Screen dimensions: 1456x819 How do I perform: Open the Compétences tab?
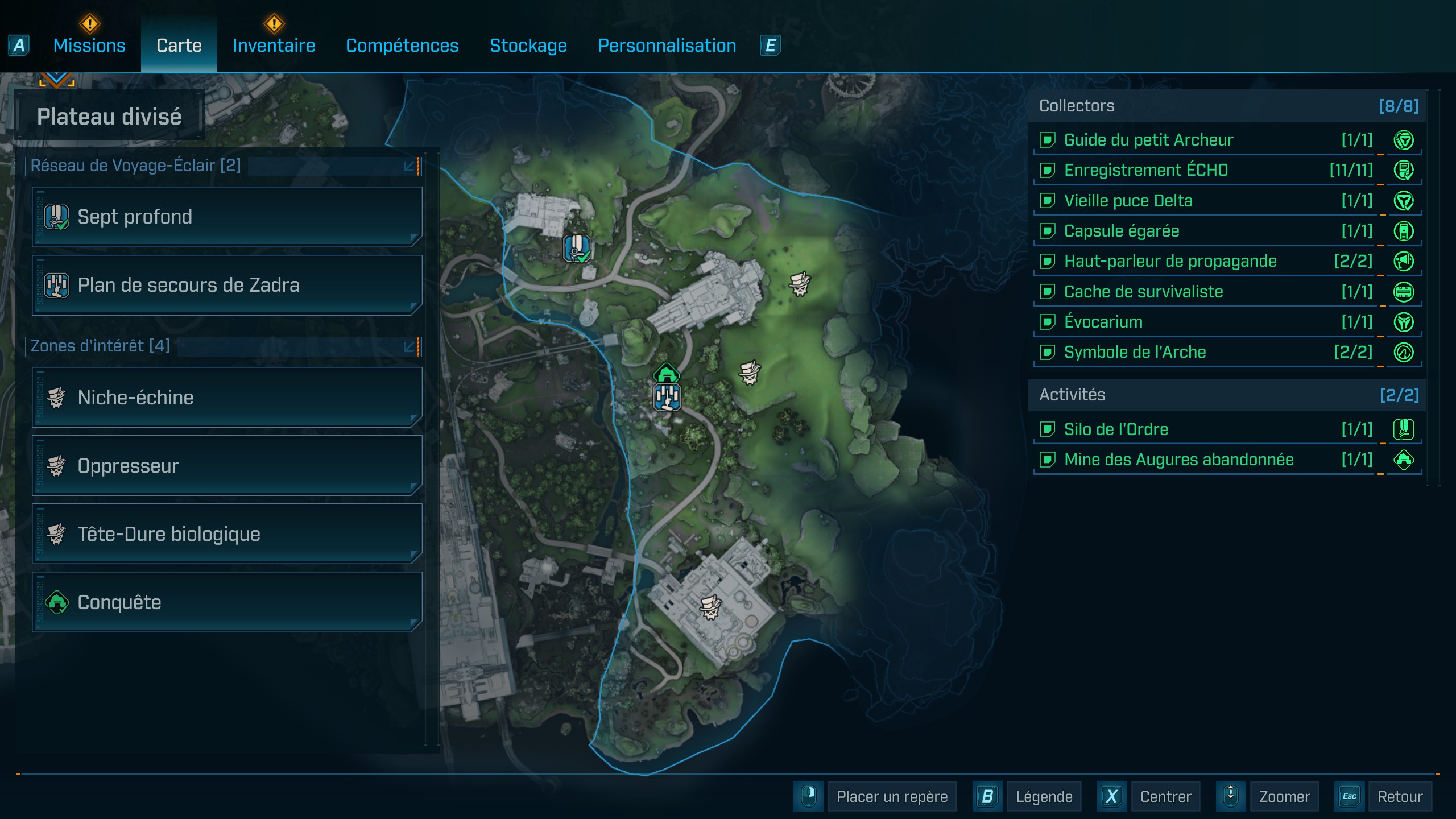pyautogui.click(x=402, y=45)
